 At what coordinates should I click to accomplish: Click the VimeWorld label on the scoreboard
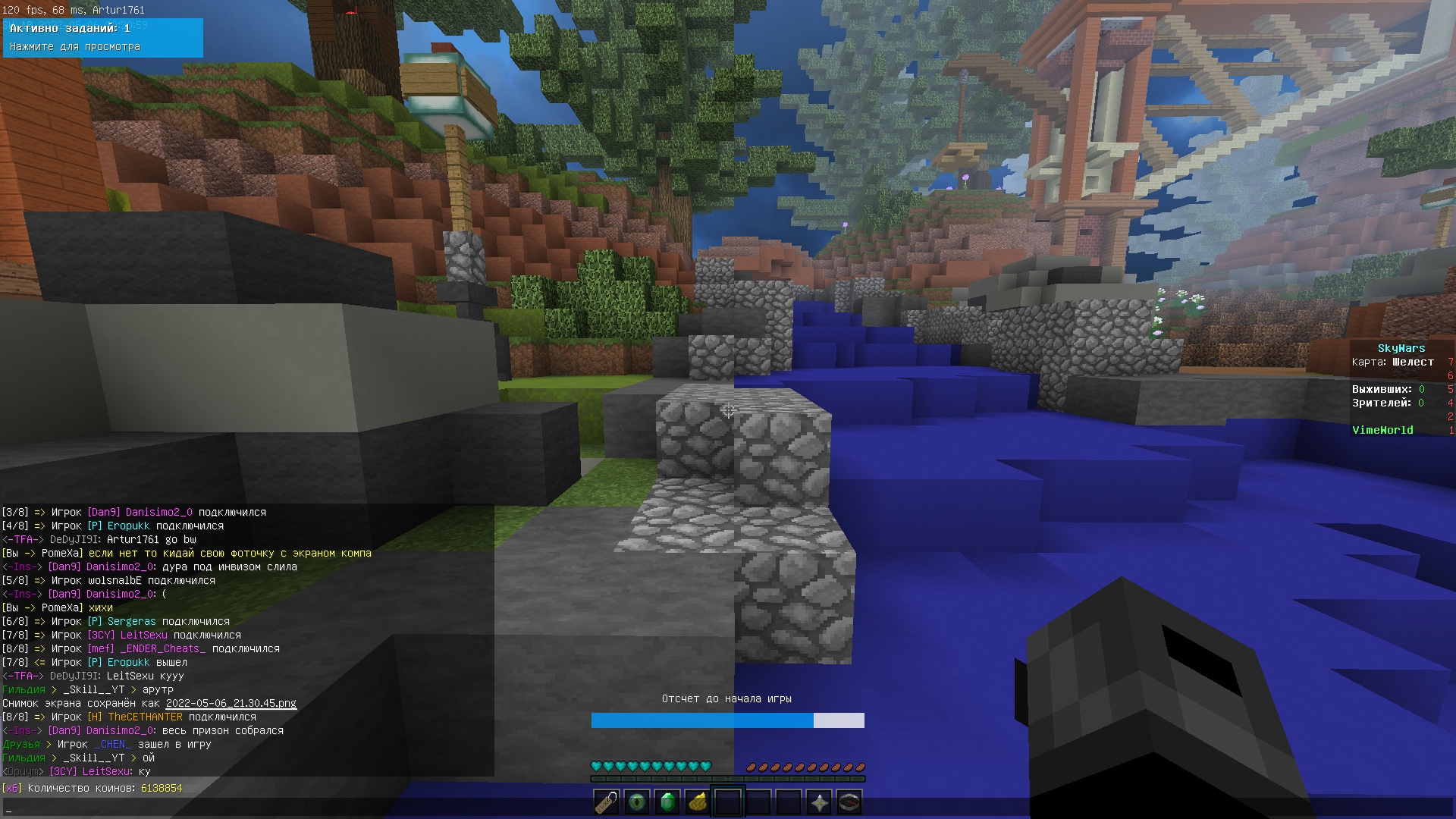pyautogui.click(x=1383, y=430)
